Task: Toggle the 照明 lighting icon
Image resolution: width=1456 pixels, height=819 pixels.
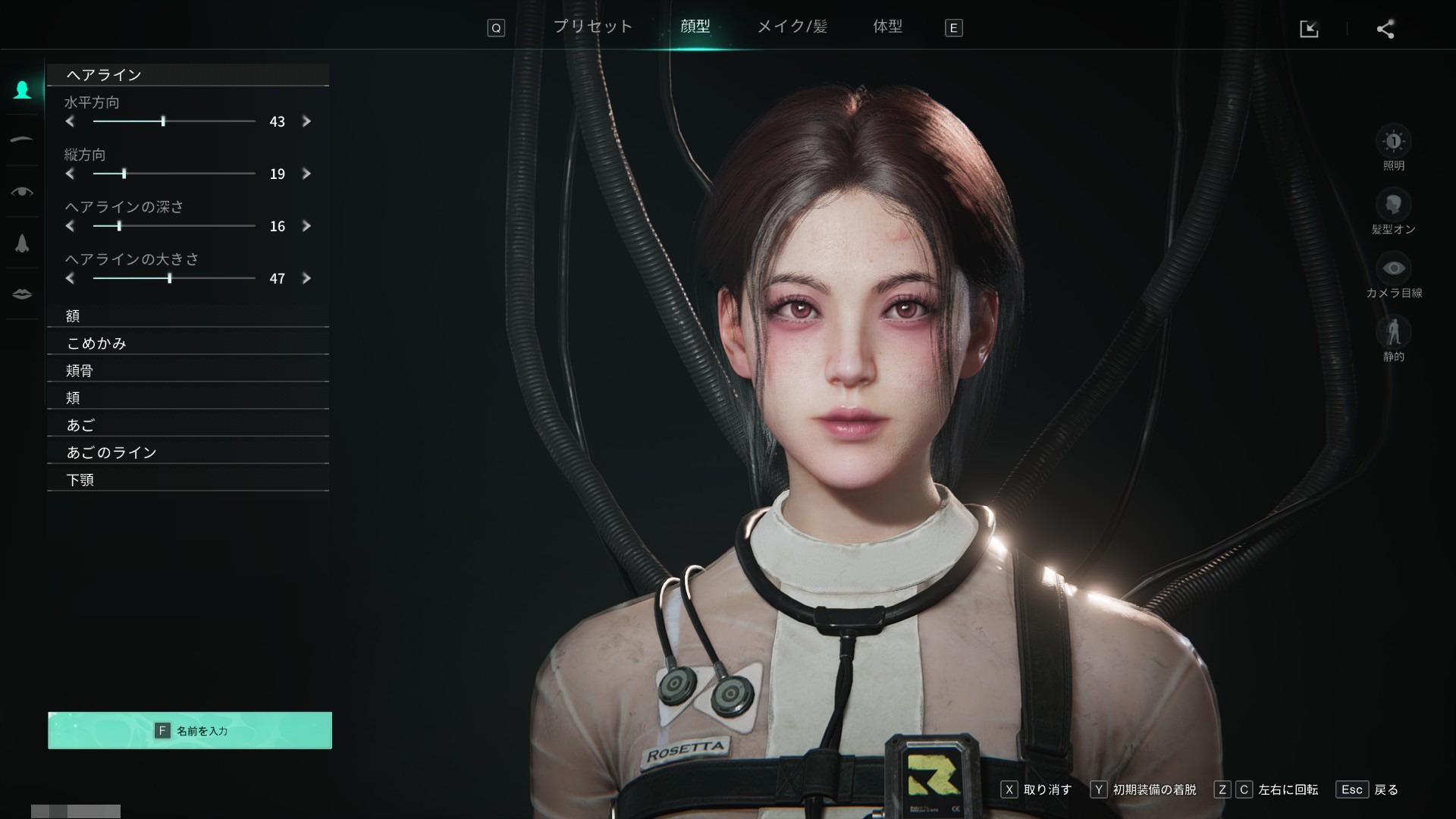Action: (x=1393, y=142)
